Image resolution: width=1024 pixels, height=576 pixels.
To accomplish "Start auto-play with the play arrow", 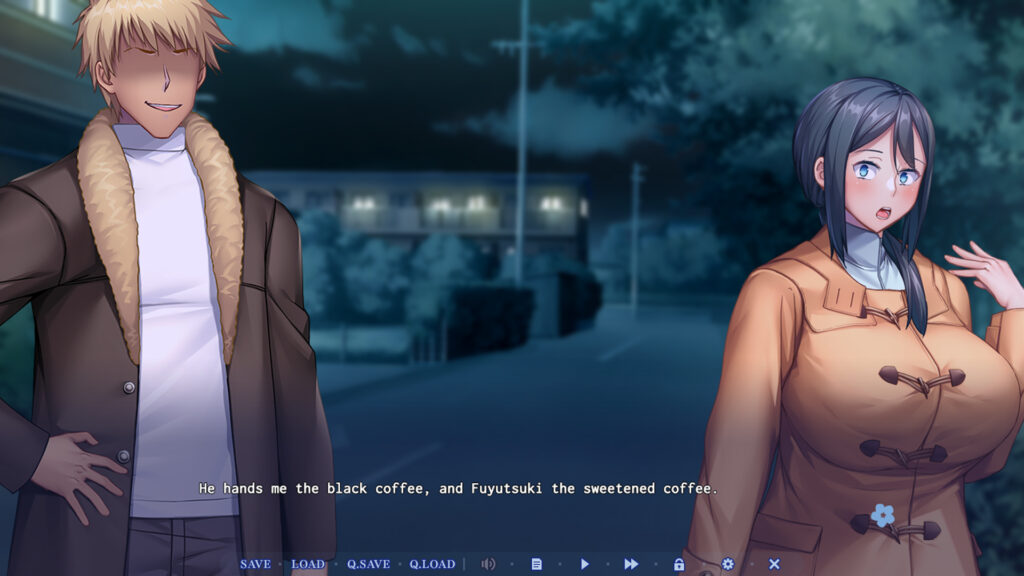I will (585, 564).
